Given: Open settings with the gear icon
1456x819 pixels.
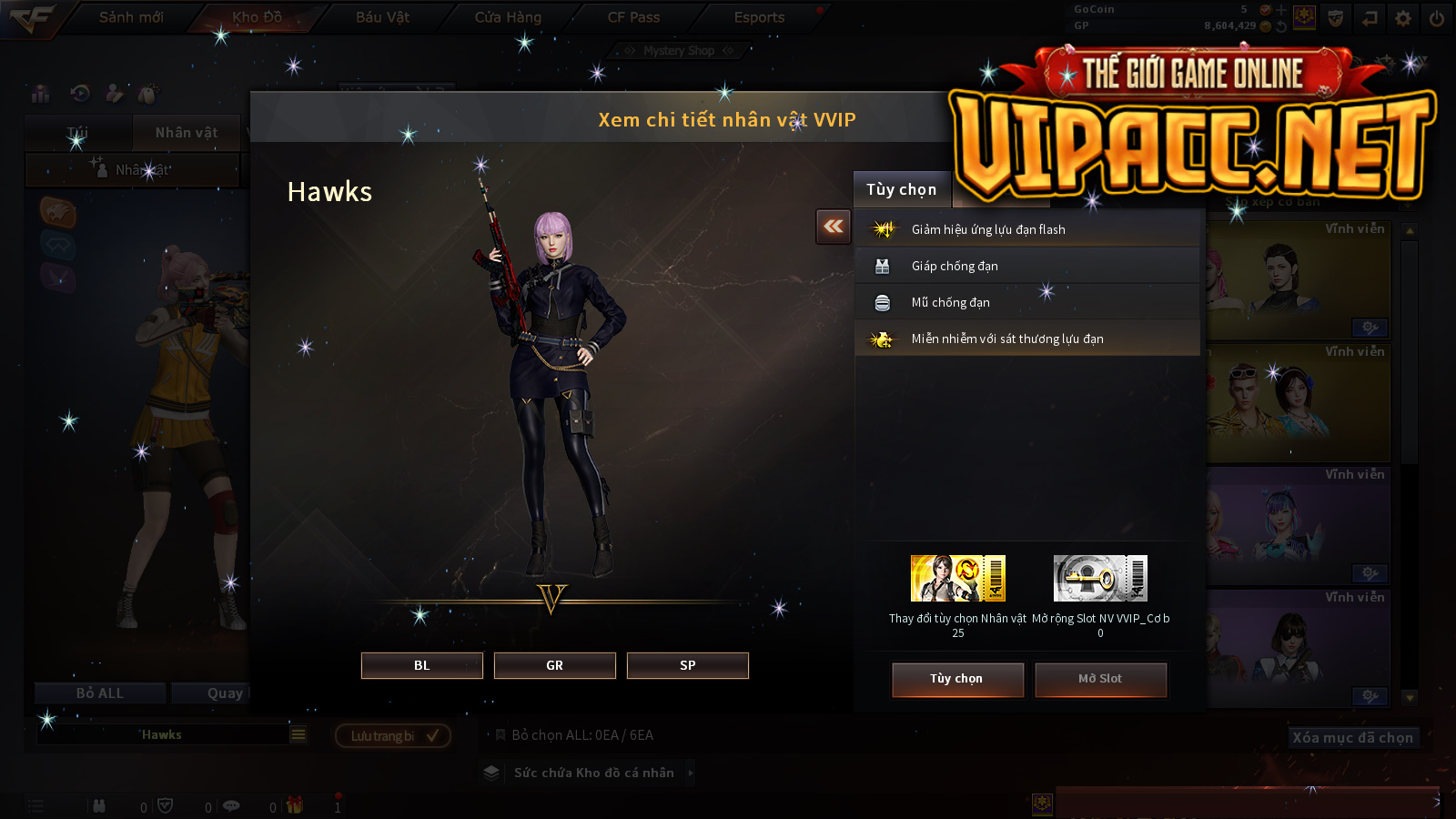Looking at the screenshot, I should [x=1403, y=18].
